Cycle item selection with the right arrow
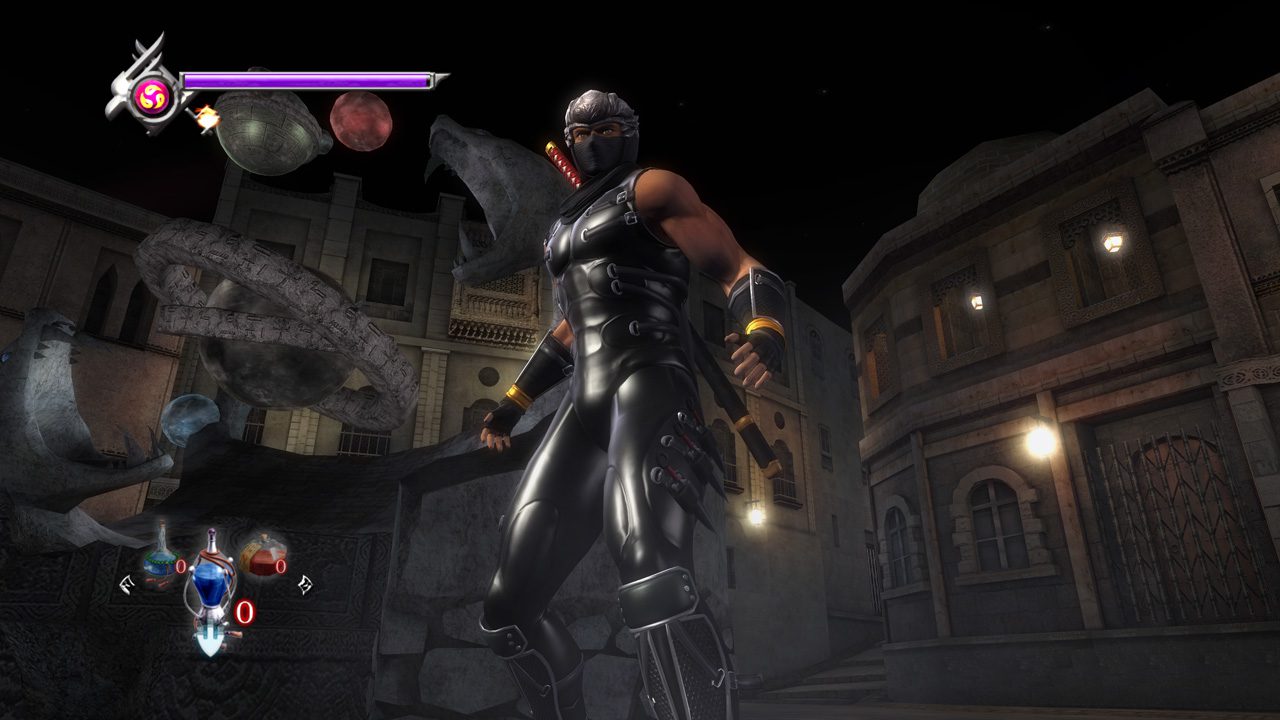 (304, 584)
